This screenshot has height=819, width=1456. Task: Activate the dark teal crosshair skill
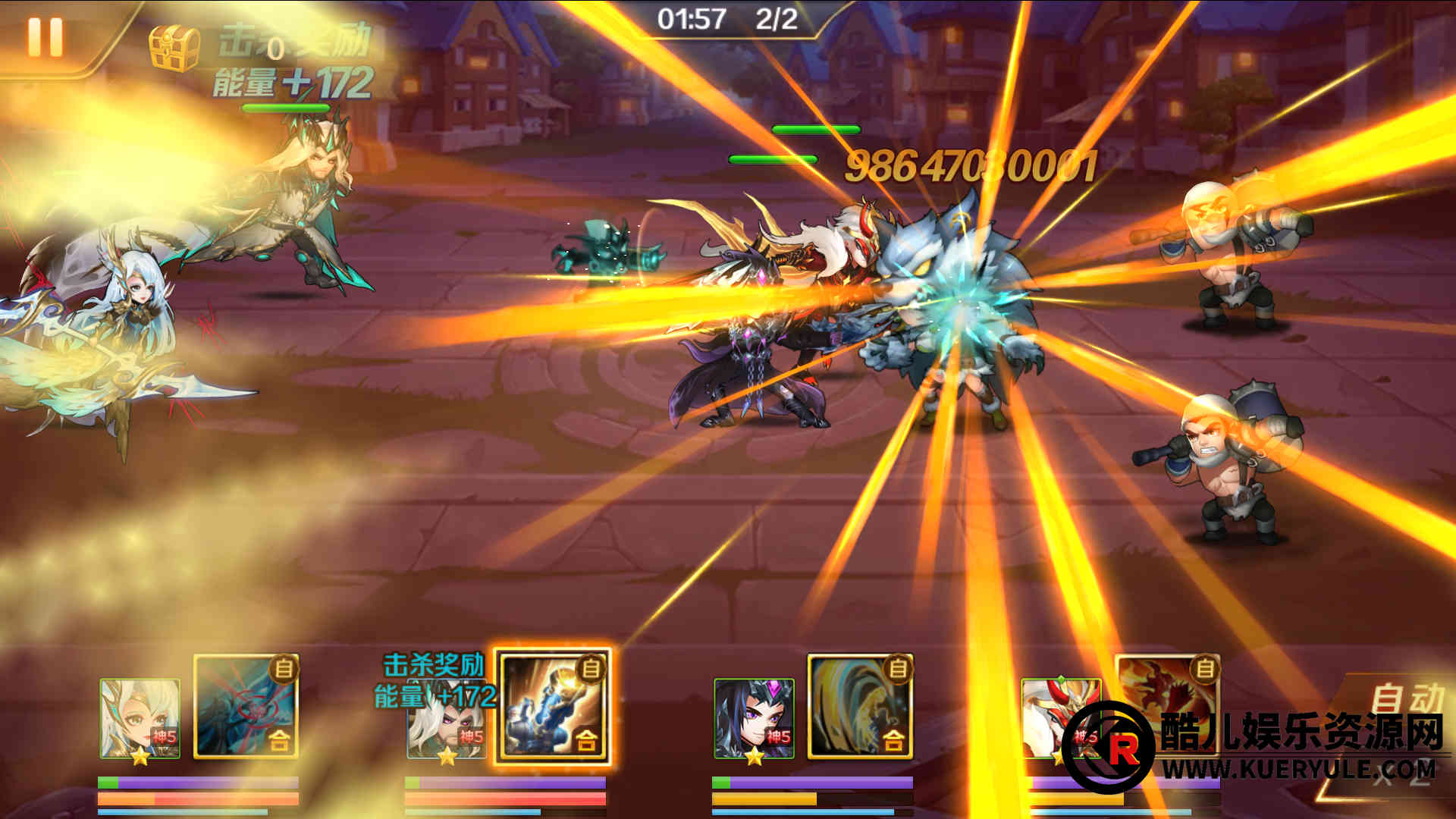(246, 707)
